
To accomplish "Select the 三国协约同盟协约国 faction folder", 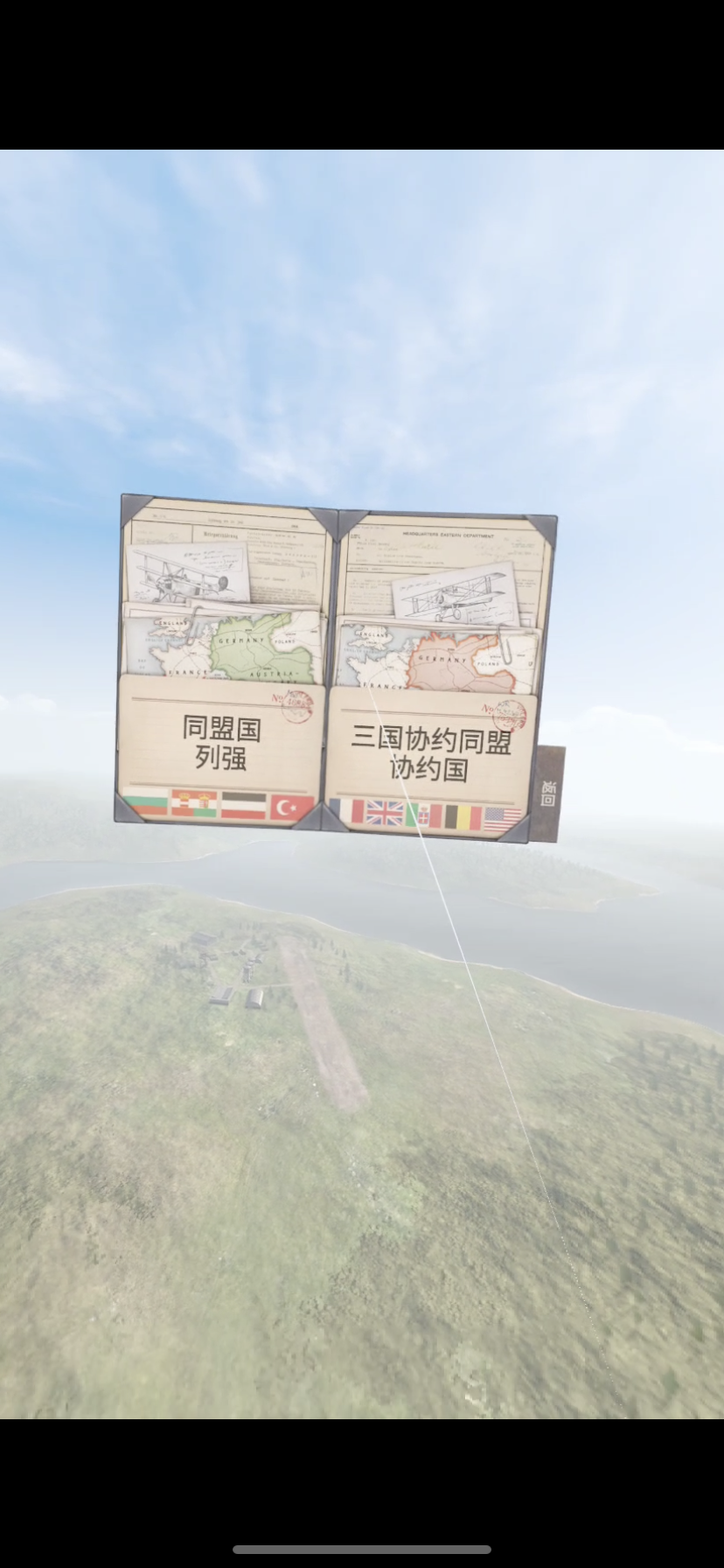I will pyautogui.click(x=430, y=753).
